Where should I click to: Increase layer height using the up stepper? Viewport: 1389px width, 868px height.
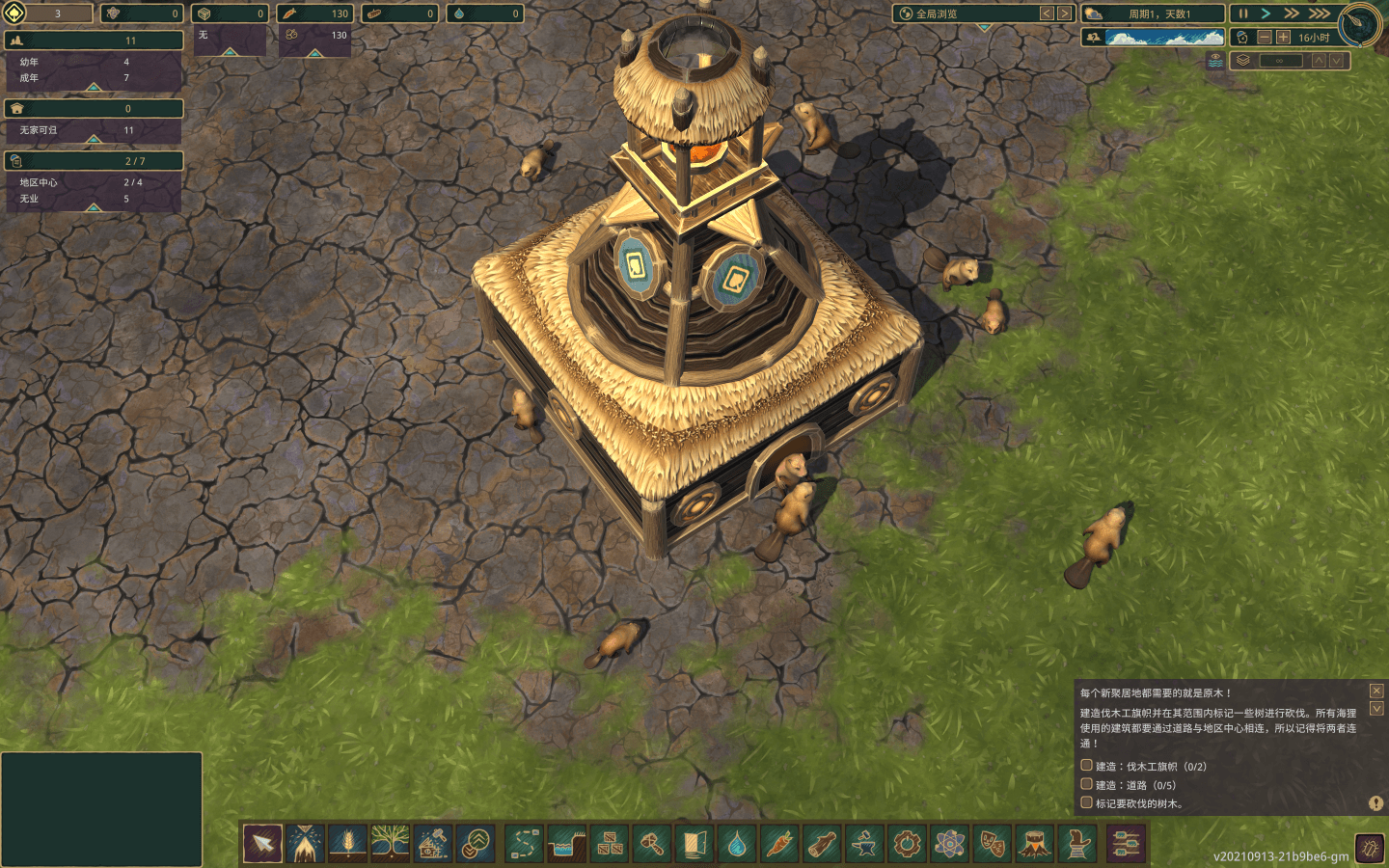[1319, 60]
